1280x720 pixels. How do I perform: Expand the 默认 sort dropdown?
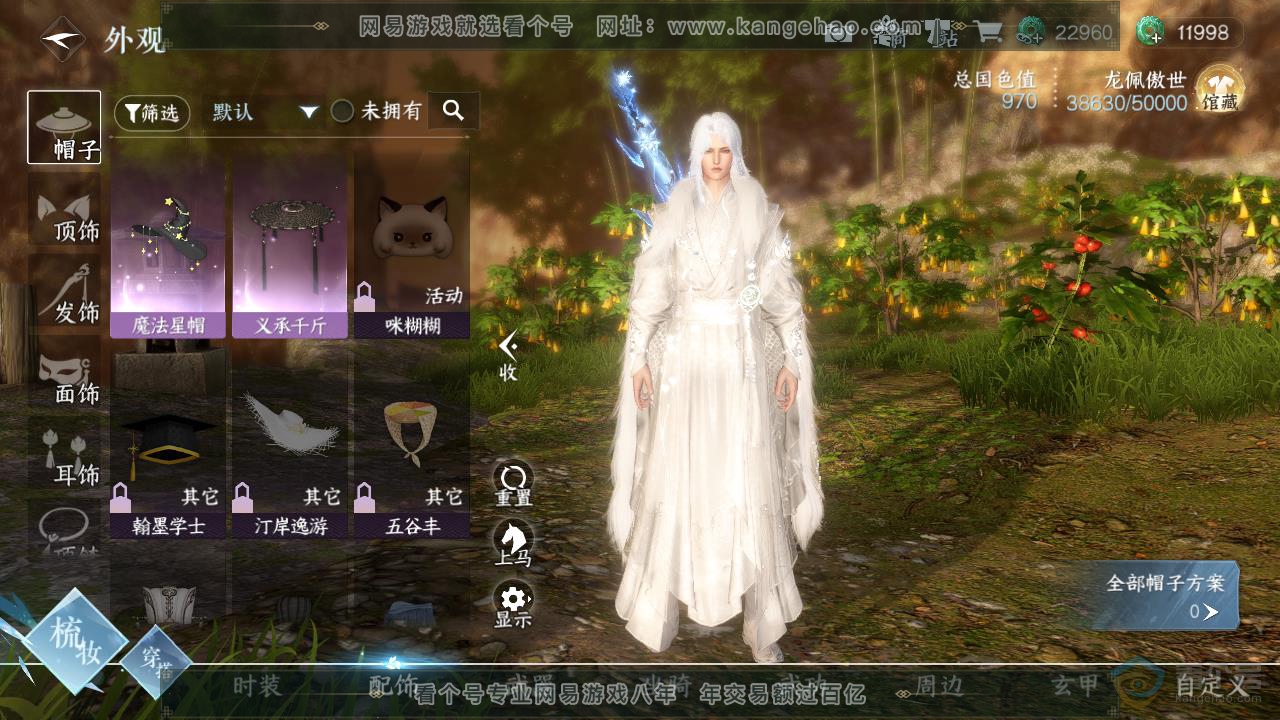point(264,112)
